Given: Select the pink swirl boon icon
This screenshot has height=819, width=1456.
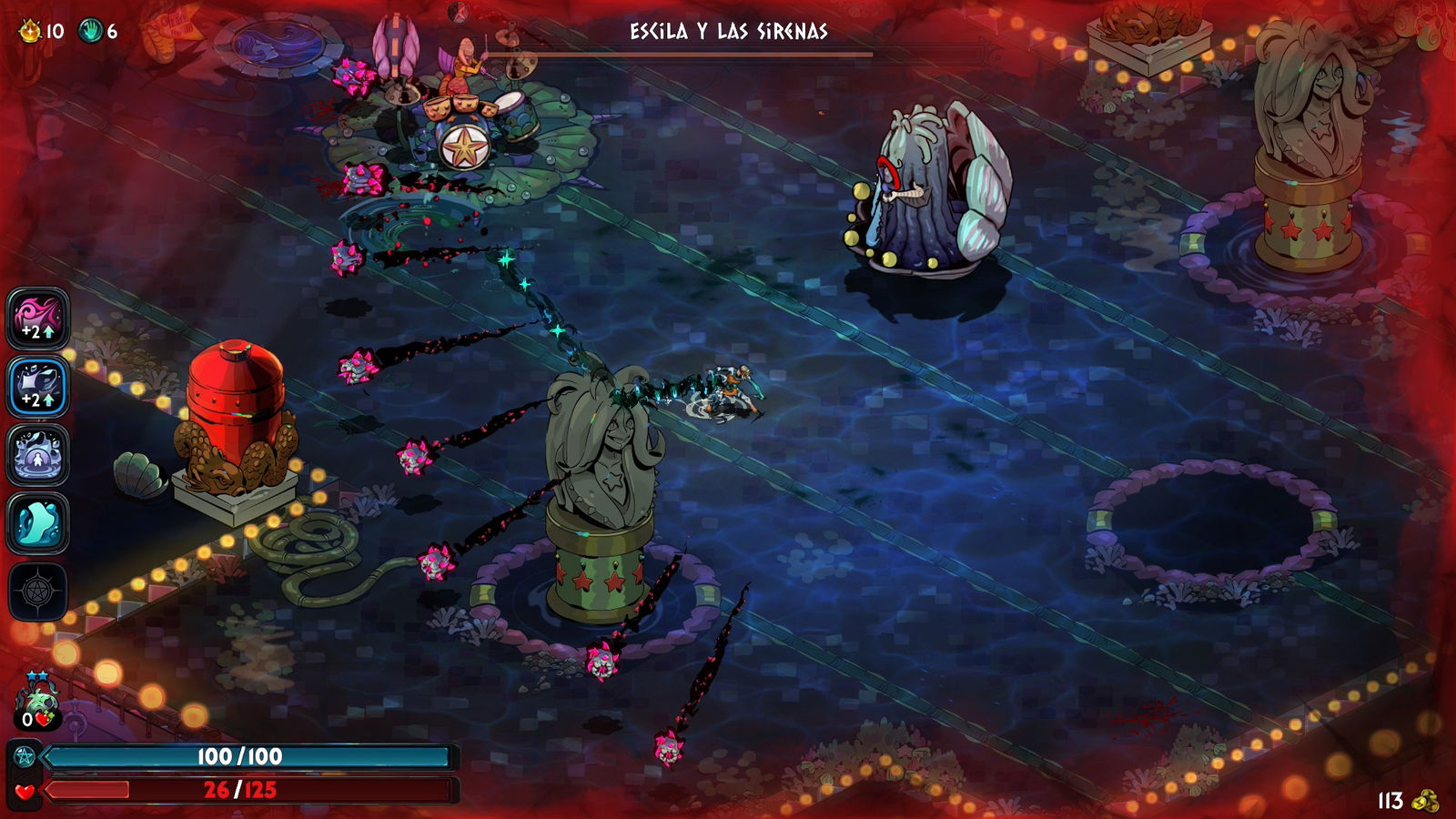Looking at the screenshot, I should [x=38, y=318].
